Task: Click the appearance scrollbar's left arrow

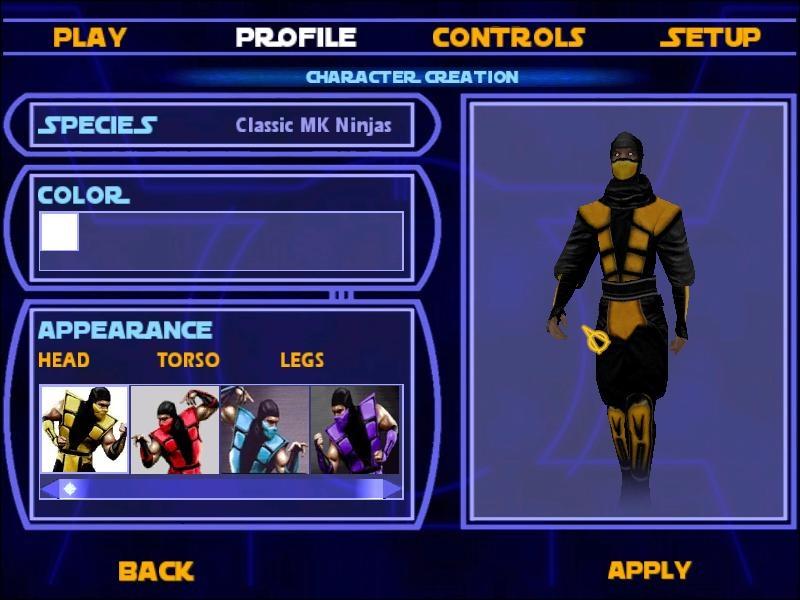Action: point(49,488)
